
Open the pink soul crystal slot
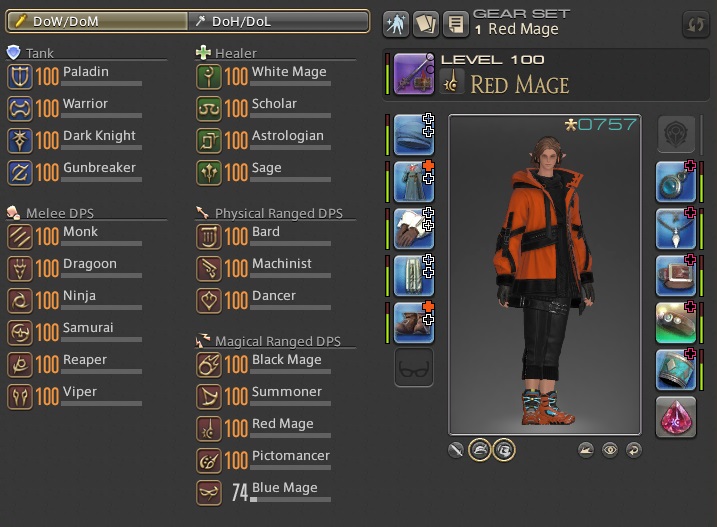[x=676, y=416]
